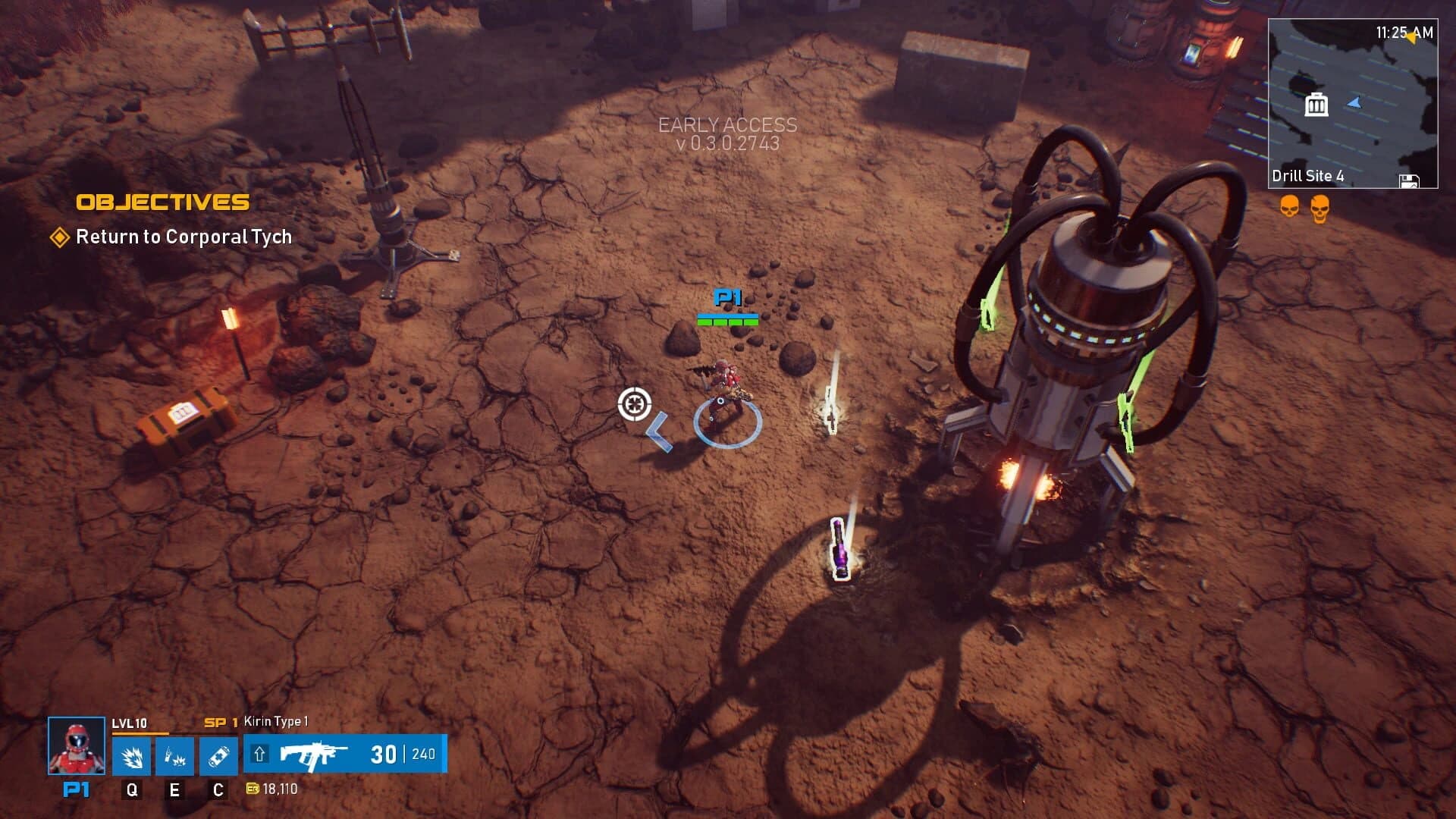This screenshot has width=1456, height=819.
Task: Click the floppy disk icon on the minimap
Action: (x=1410, y=180)
